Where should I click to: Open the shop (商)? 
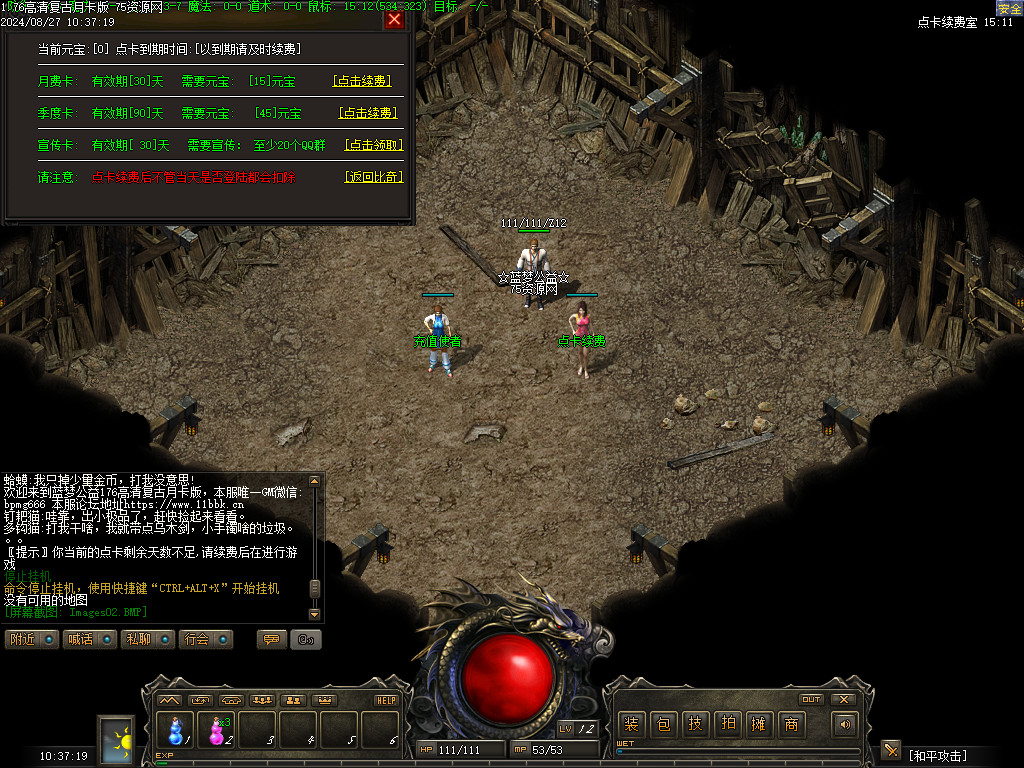tap(791, 724)
